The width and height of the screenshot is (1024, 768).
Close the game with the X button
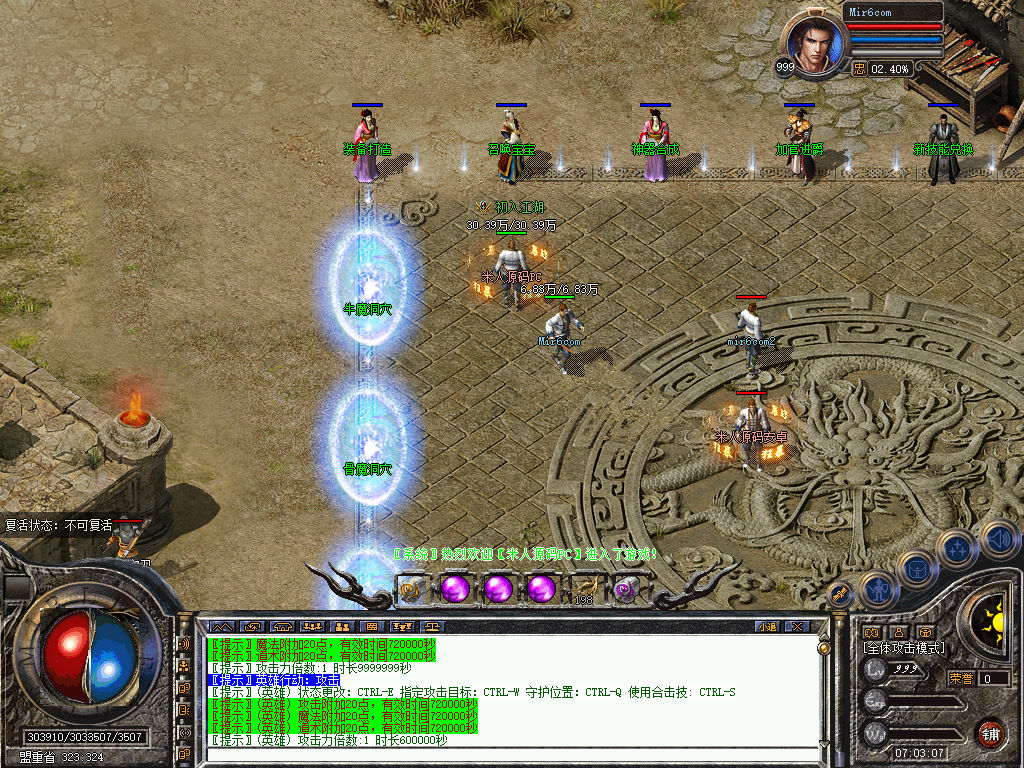click(x=797, y=627)
